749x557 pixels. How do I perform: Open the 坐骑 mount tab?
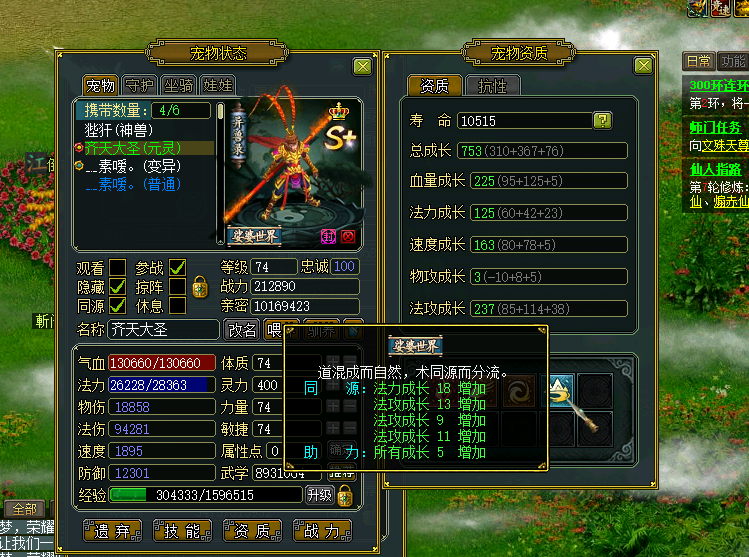(x=178, y=86)
